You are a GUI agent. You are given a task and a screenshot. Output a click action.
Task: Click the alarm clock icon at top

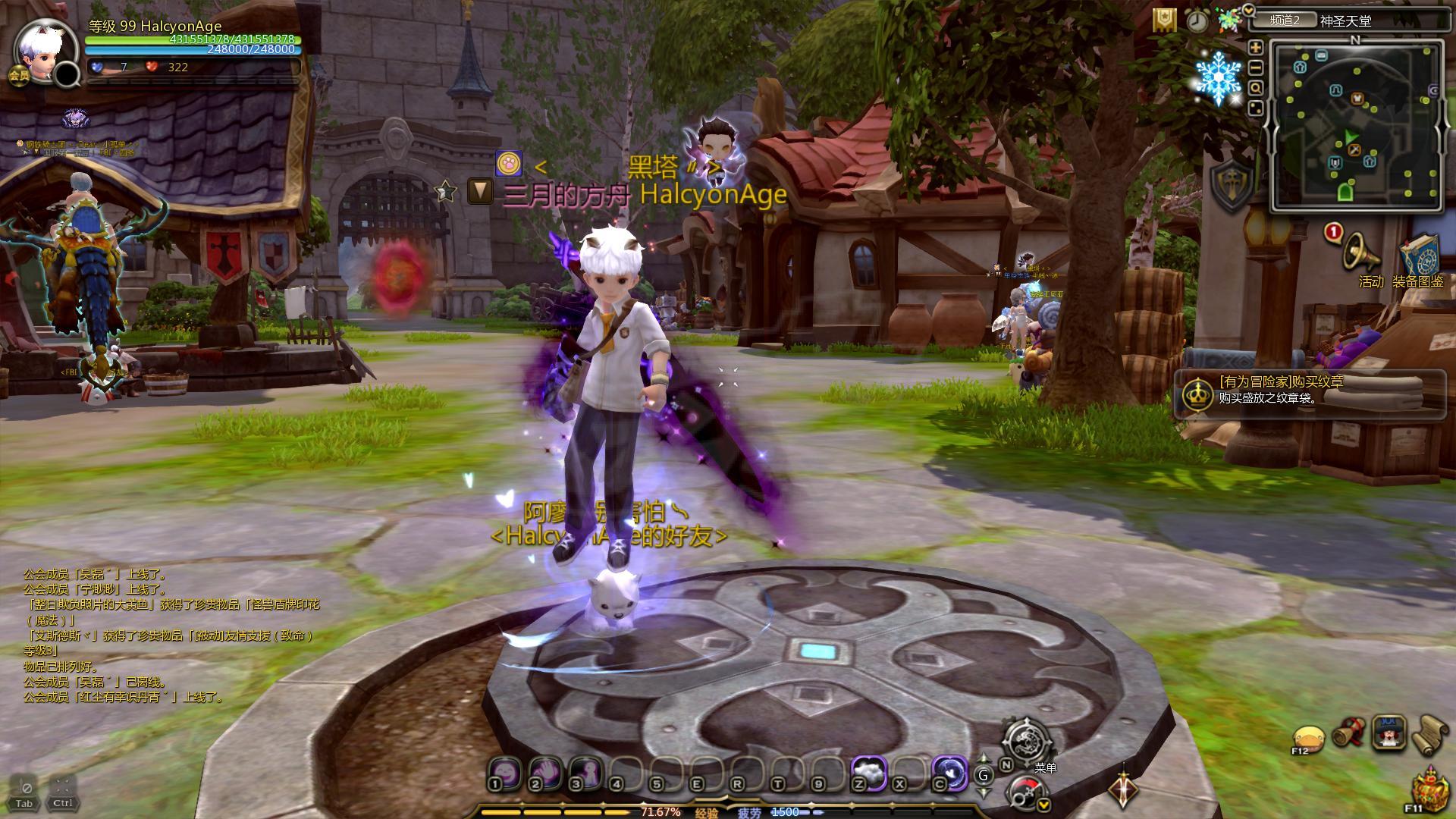pyautogui.click(x=1197, y=20)
